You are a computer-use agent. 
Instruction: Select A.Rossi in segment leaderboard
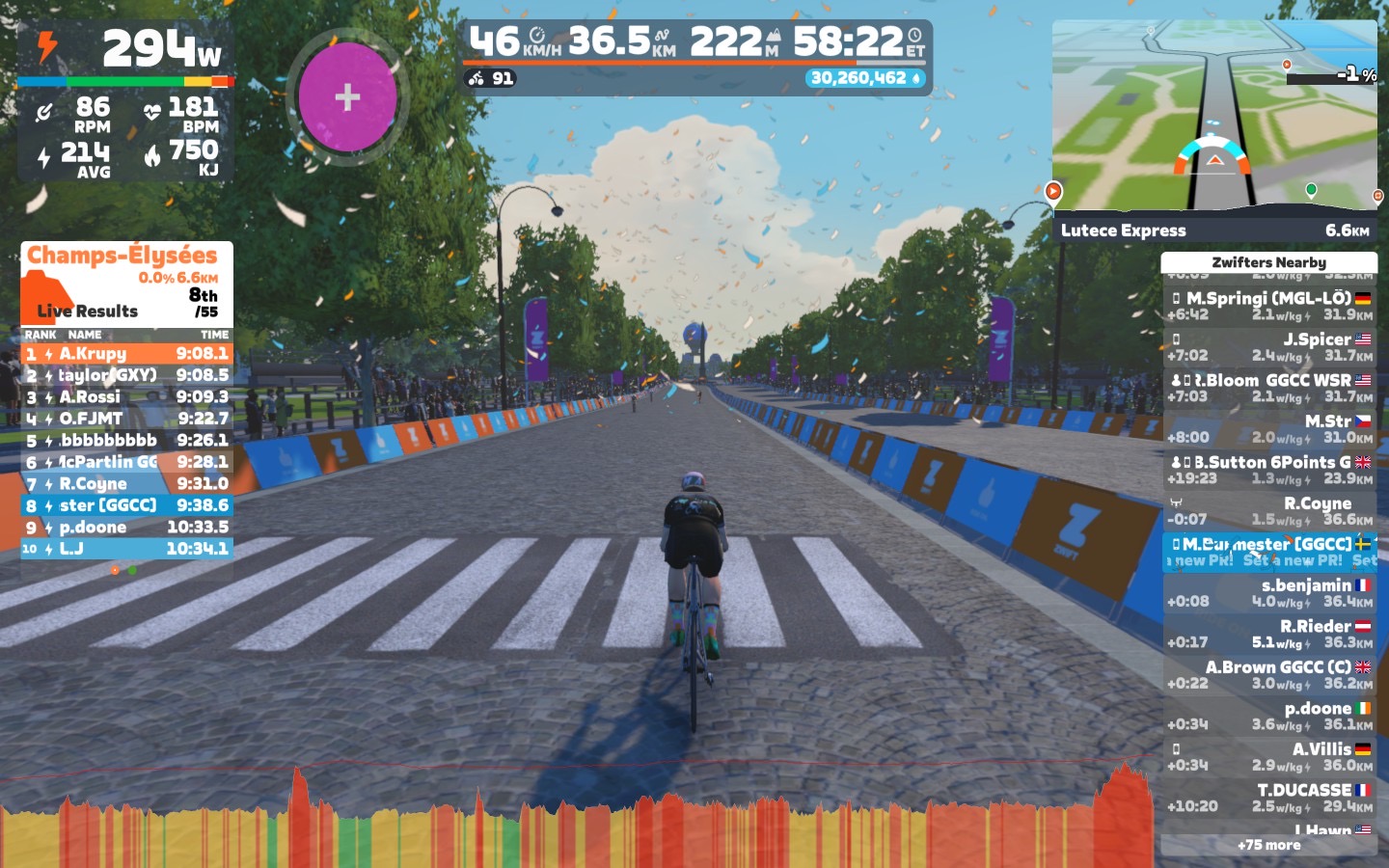coord(126,397)
